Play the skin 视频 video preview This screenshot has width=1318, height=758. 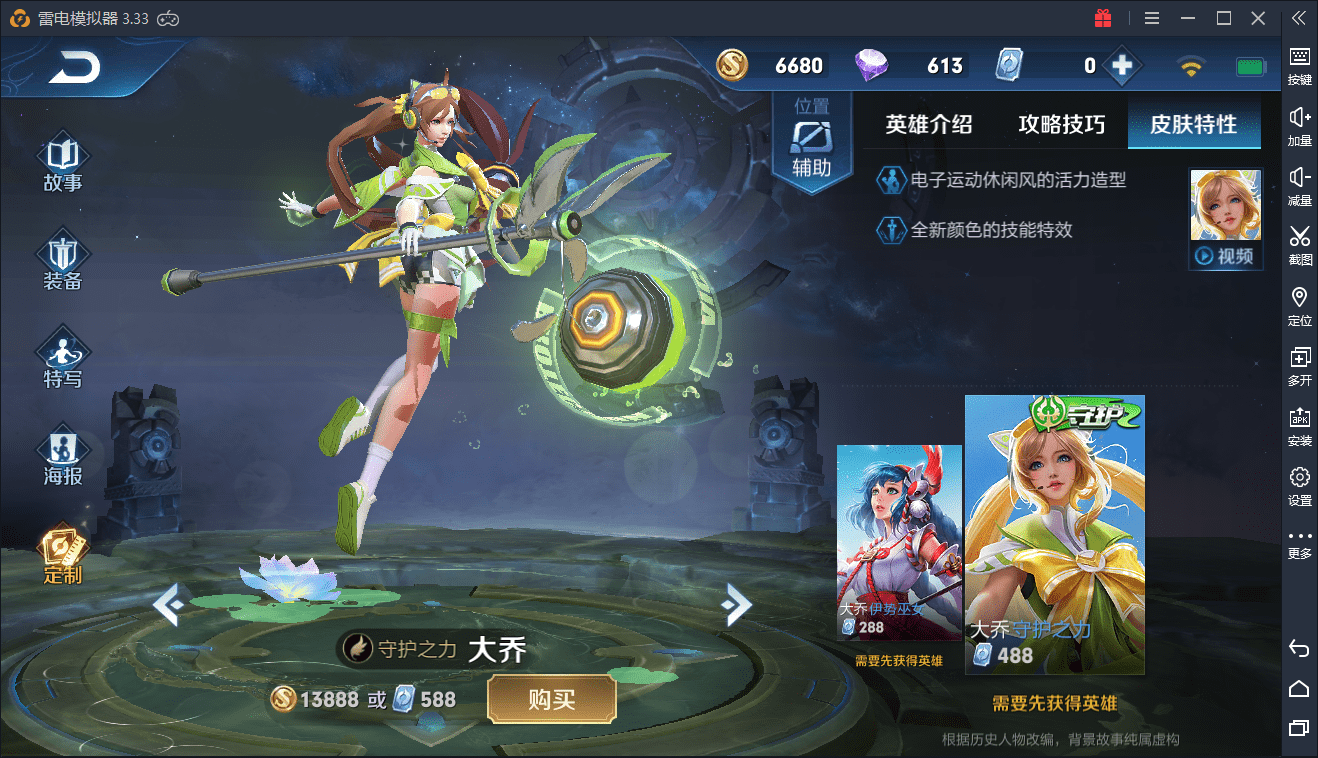[1225, 255]
